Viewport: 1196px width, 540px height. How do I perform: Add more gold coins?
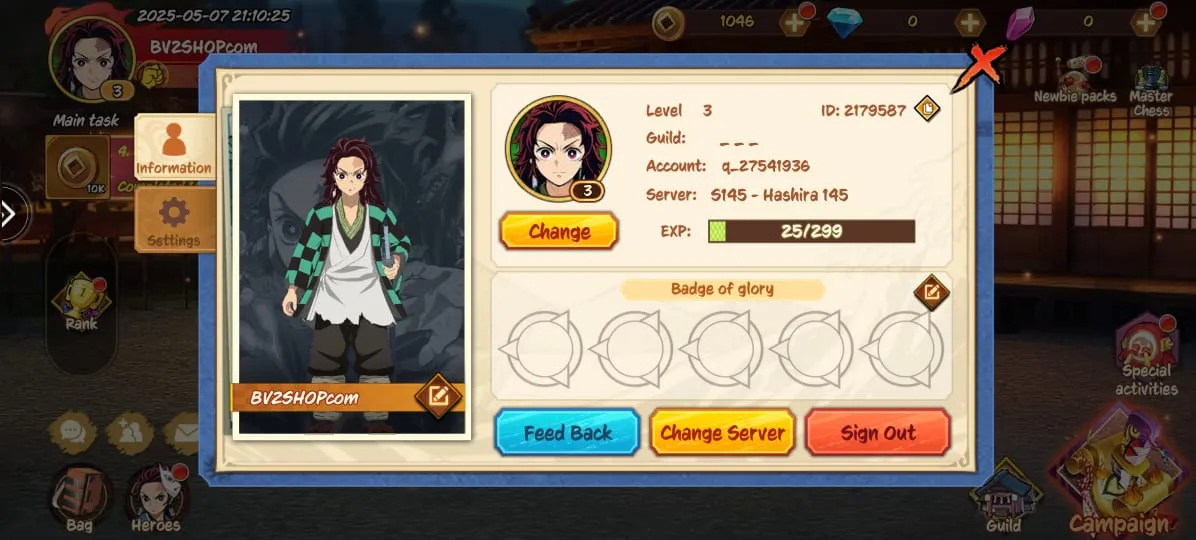pyautogui.click(x=794, y=22)
